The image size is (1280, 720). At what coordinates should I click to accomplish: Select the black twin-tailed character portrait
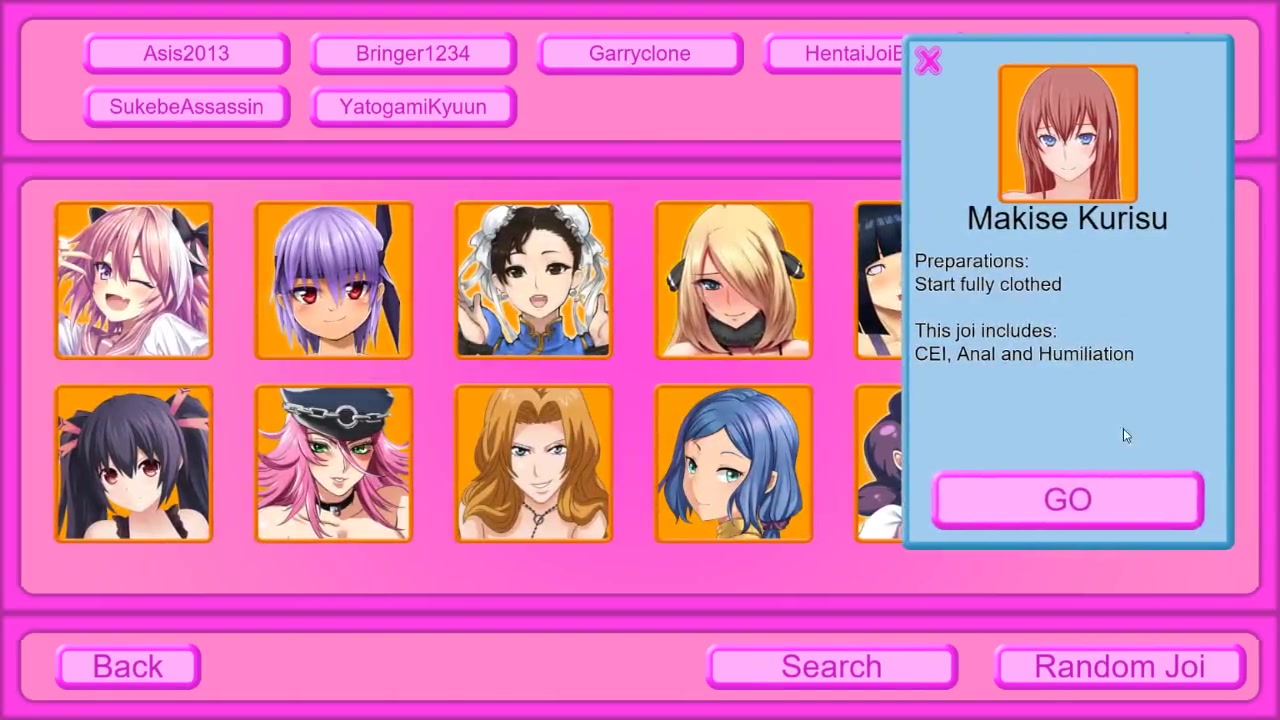pyautogui.click(x=134, y=464)
